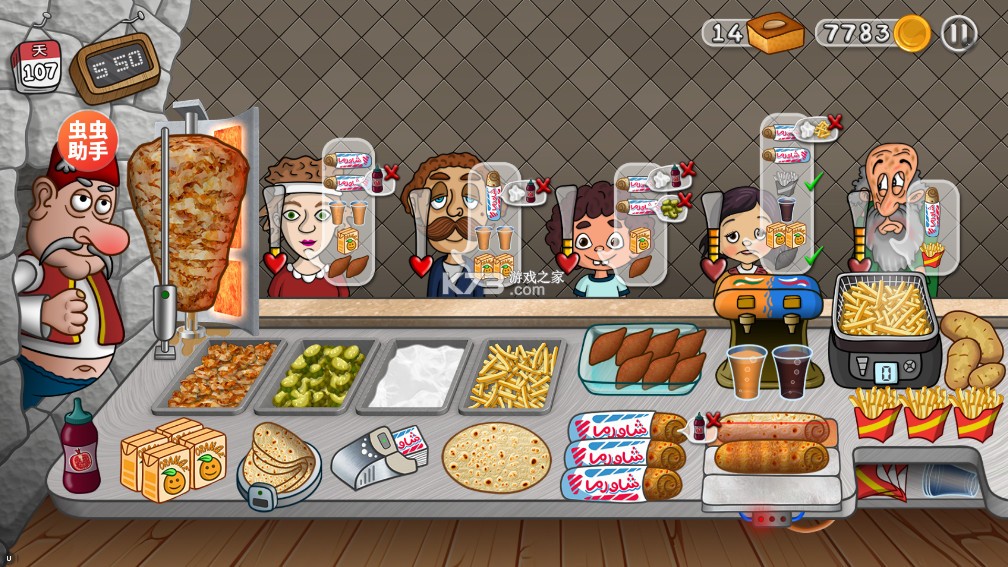Tap the deep fryer basket of fries
Screen dimensions: 1008x567
(x=884, y=310)
